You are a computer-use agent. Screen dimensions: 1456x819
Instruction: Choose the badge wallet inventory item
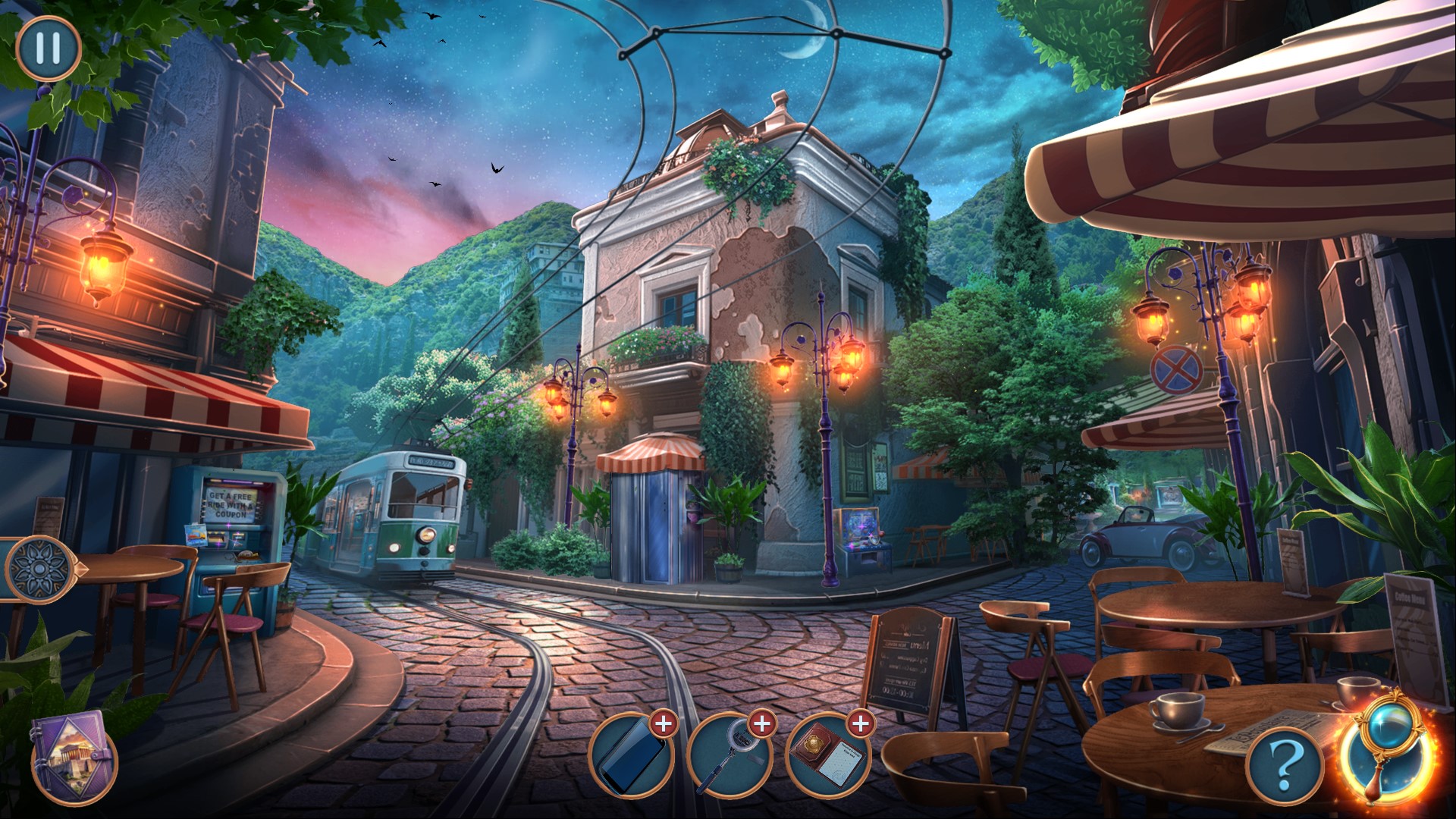pos(827,757)
